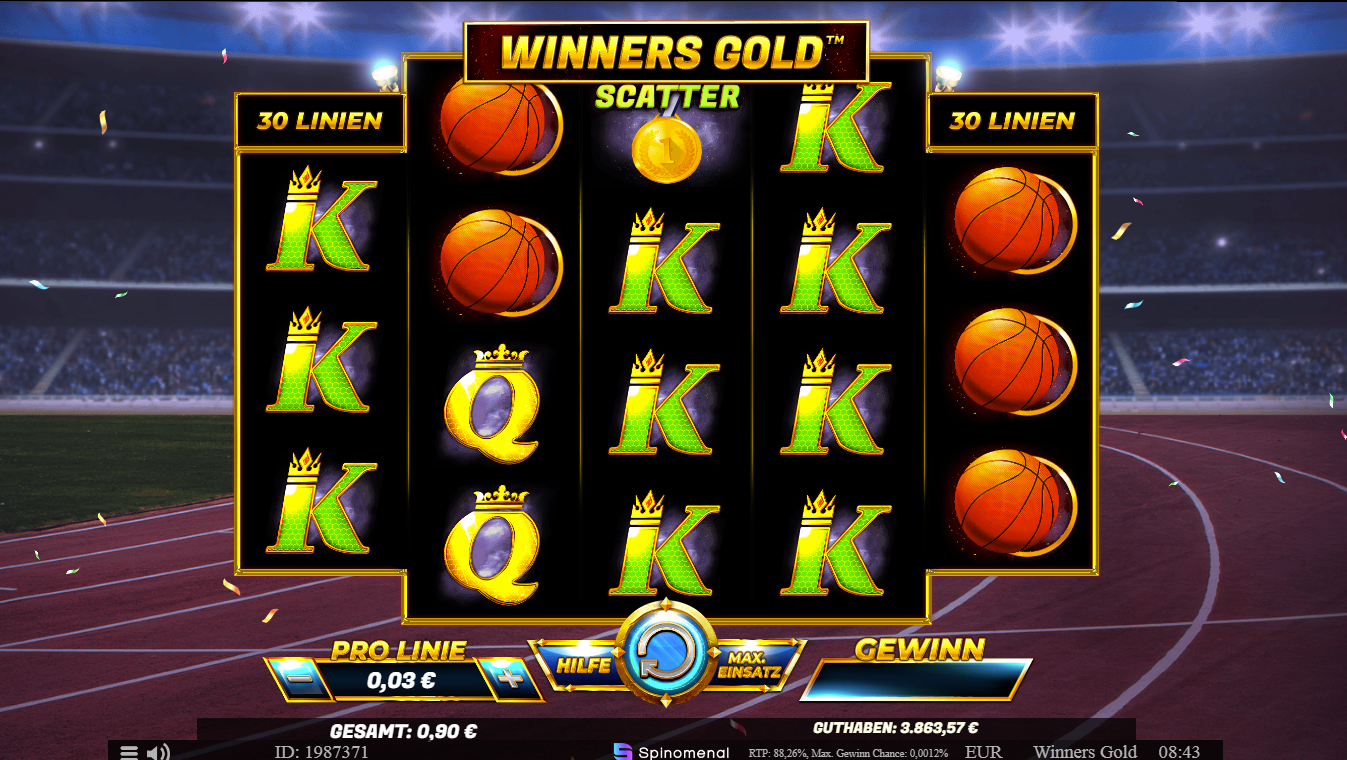
Task: Click the GEWINN display field
Action: [x=916, y=678]
